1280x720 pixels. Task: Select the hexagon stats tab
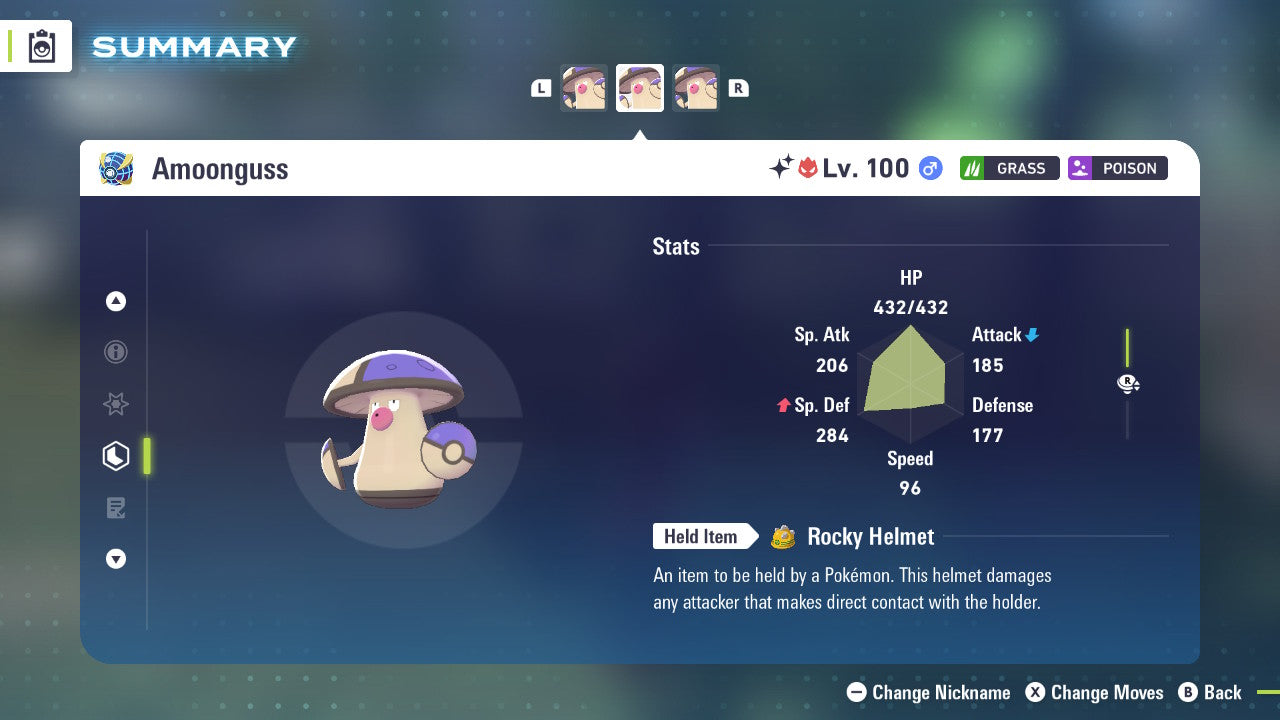(x=116, y=456)
